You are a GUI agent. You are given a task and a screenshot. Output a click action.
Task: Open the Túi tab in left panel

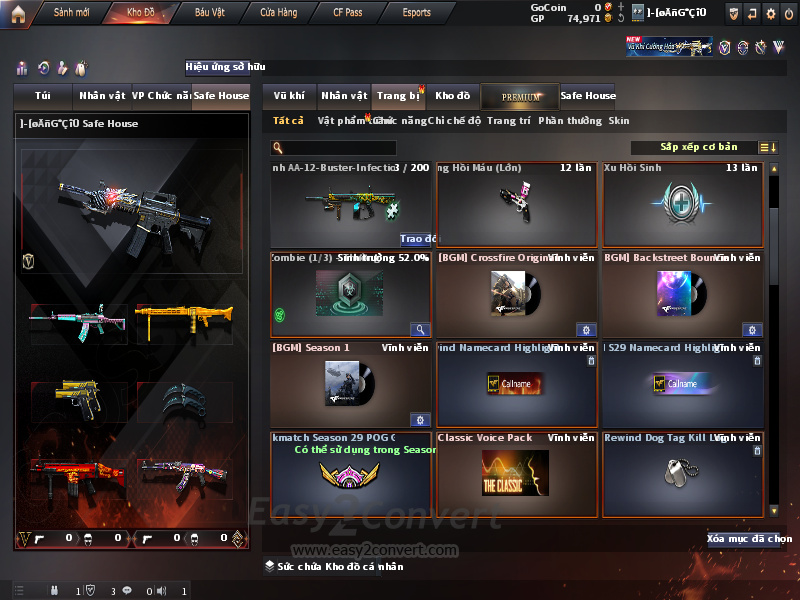point(43,96)
